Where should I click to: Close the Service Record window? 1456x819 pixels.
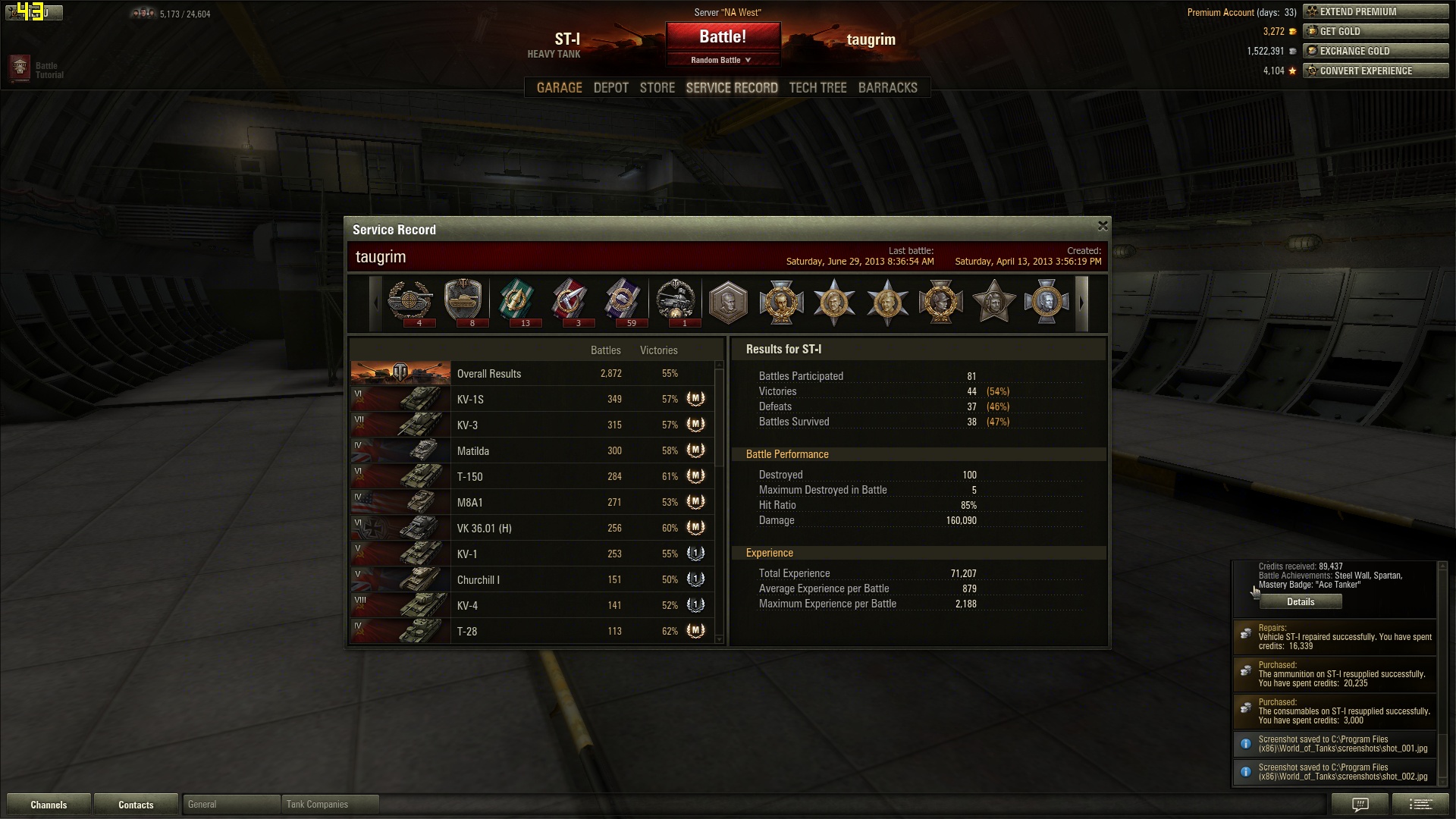click(1103, 226)
